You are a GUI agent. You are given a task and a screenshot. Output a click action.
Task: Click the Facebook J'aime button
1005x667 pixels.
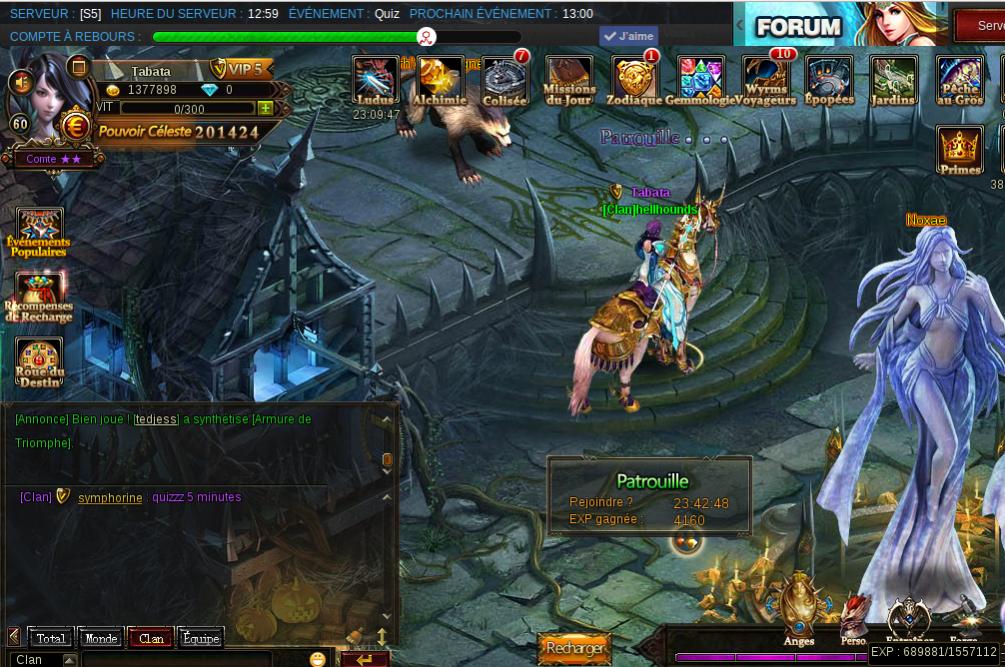(628, 37)
